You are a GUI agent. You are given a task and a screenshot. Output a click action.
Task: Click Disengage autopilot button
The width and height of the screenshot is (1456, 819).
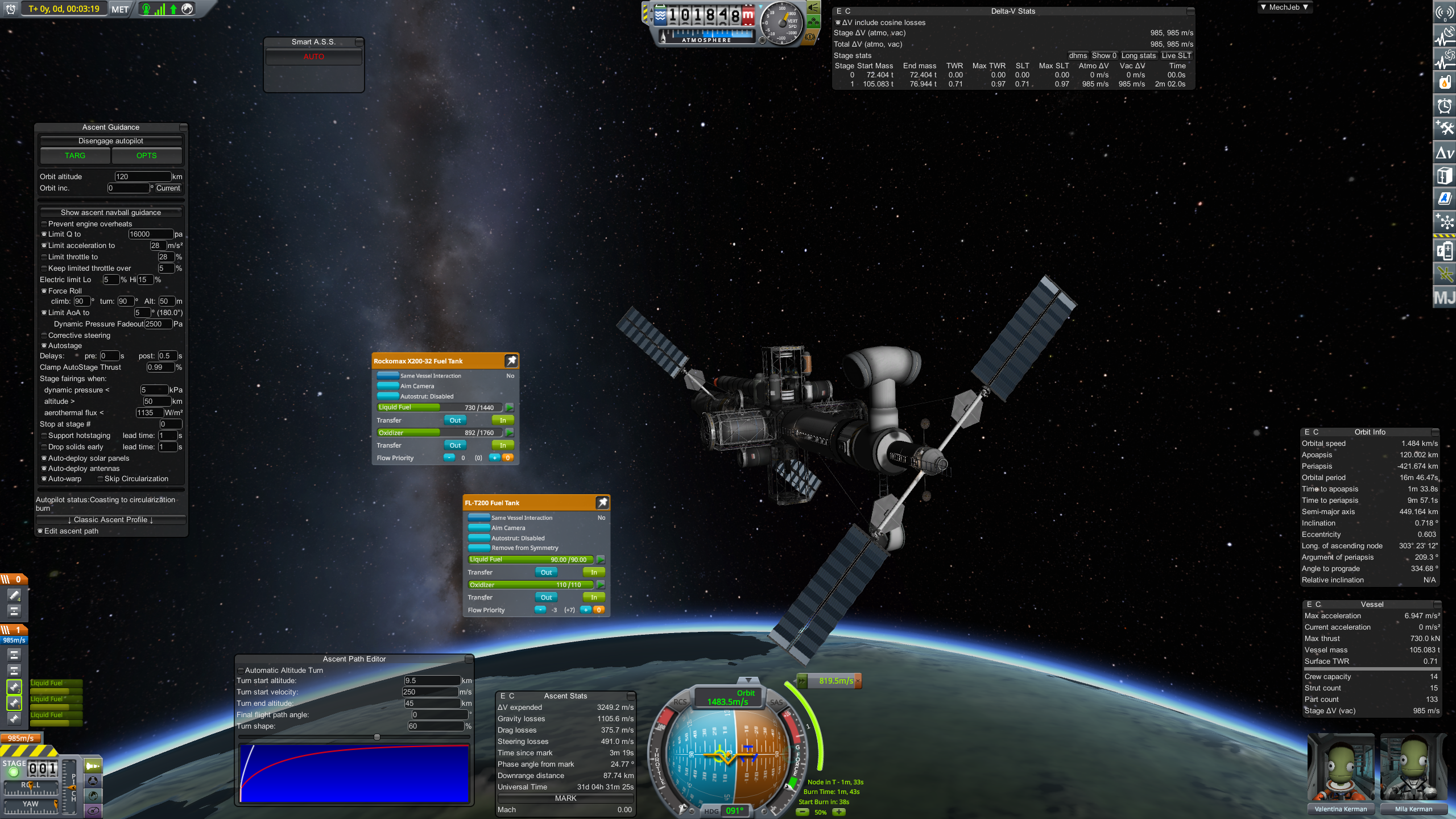(110, 141)
